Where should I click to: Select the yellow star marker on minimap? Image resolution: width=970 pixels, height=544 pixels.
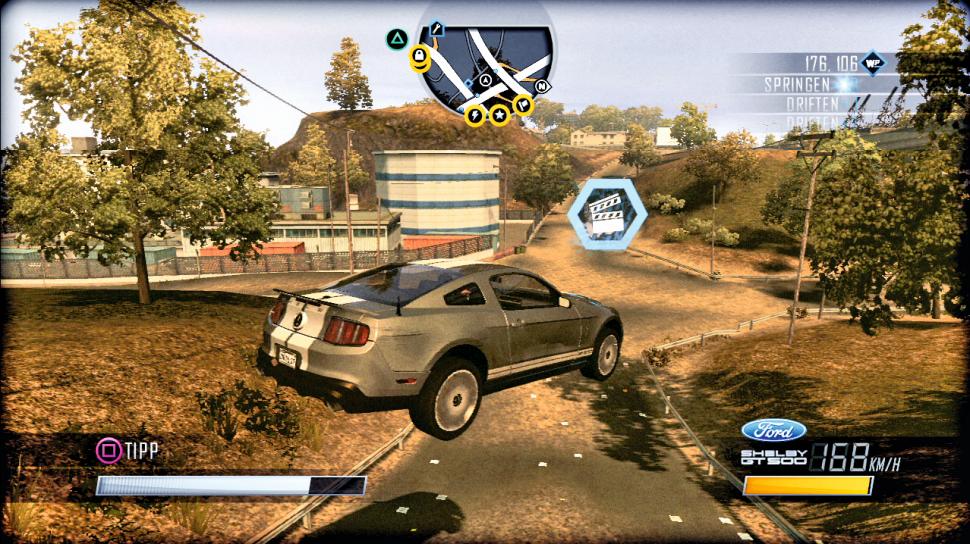[x=498, y=116]
